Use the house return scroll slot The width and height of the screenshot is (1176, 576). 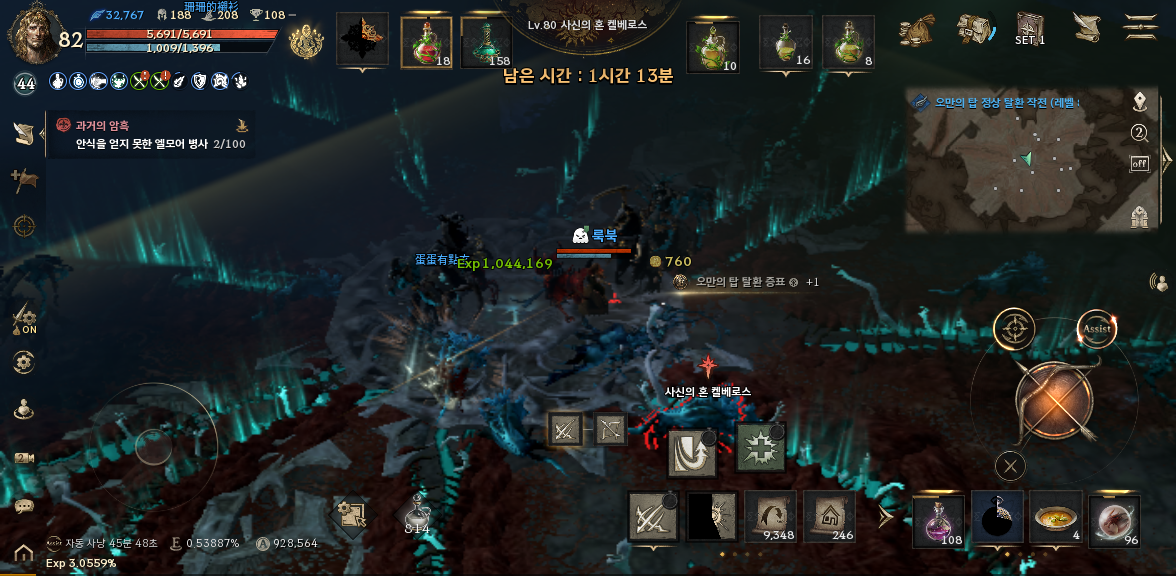pos(829,516)
